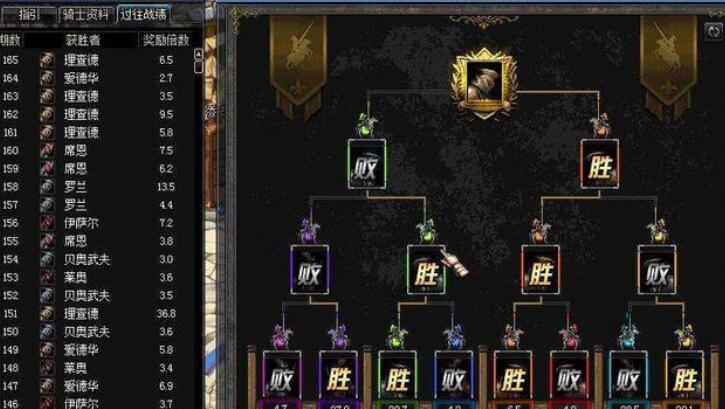Image resolution: width=725 pixels, height=409 pixels.
Task: Click the red-bordered 败 knight card
Action: (x=569, y=374)
